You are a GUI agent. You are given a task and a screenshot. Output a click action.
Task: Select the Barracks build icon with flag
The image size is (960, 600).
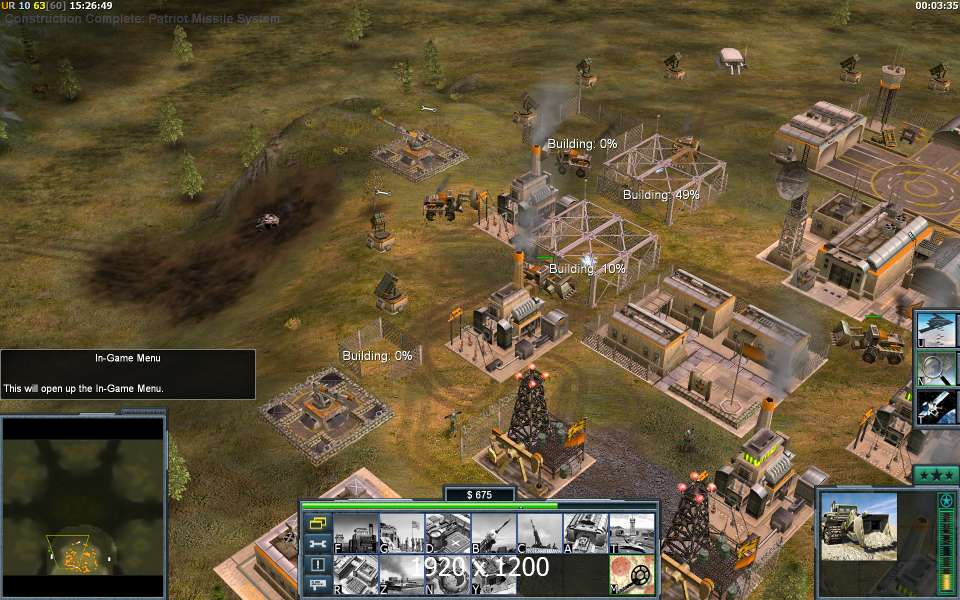(x=401, y=533)
